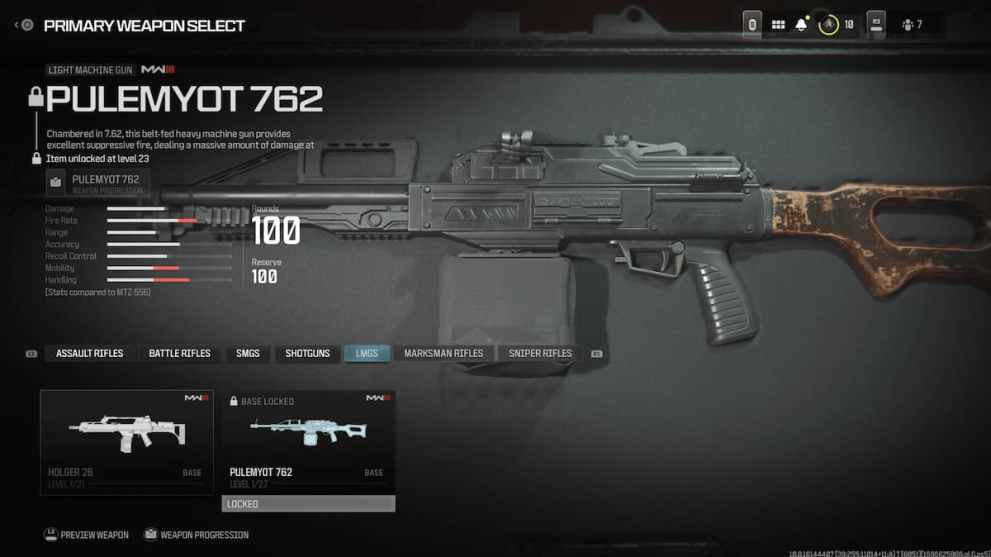
Task: Switch to Marksman Rifles tab
Action: [443, 353]
